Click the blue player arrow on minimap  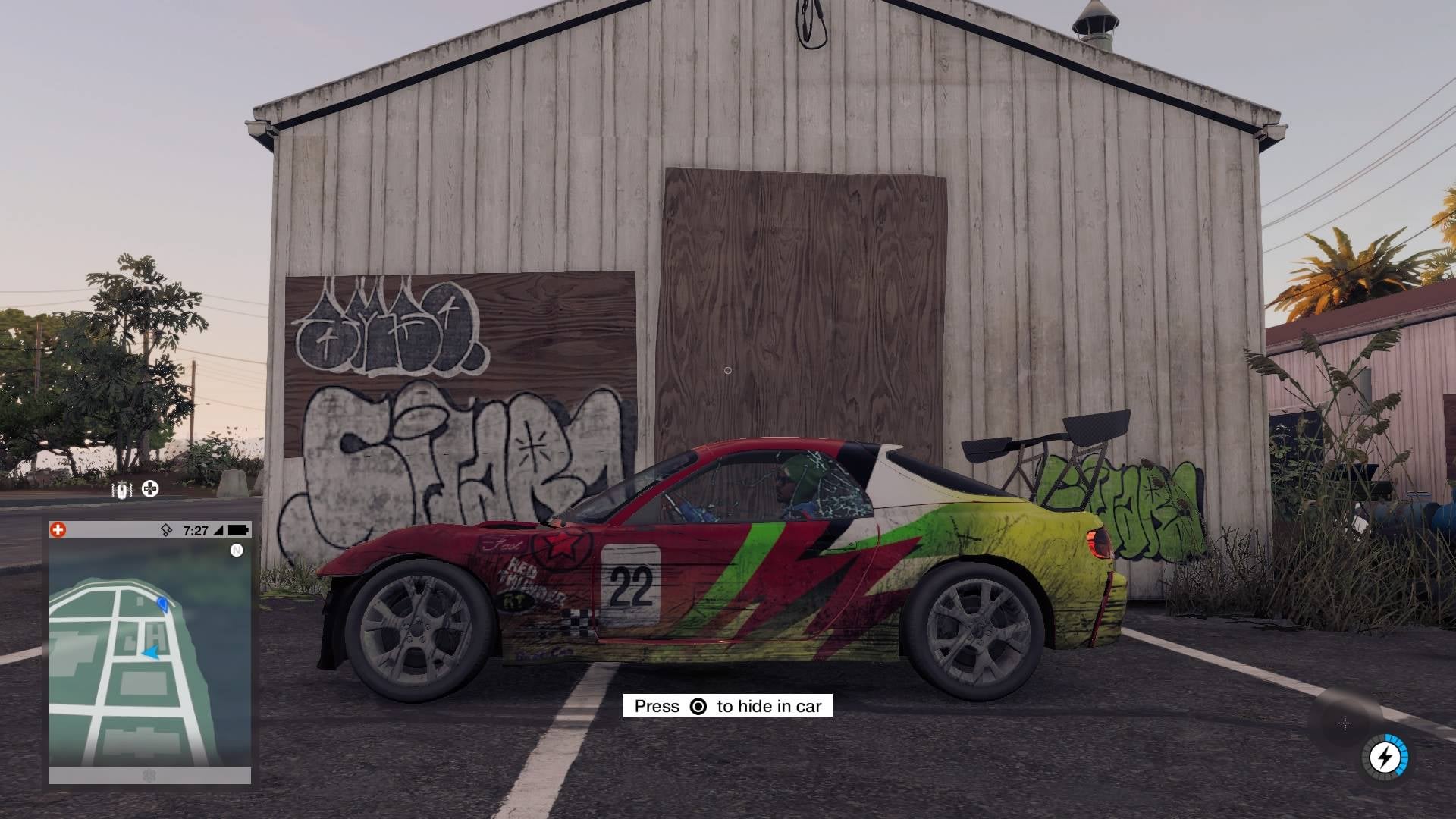(x=152, y=651)
